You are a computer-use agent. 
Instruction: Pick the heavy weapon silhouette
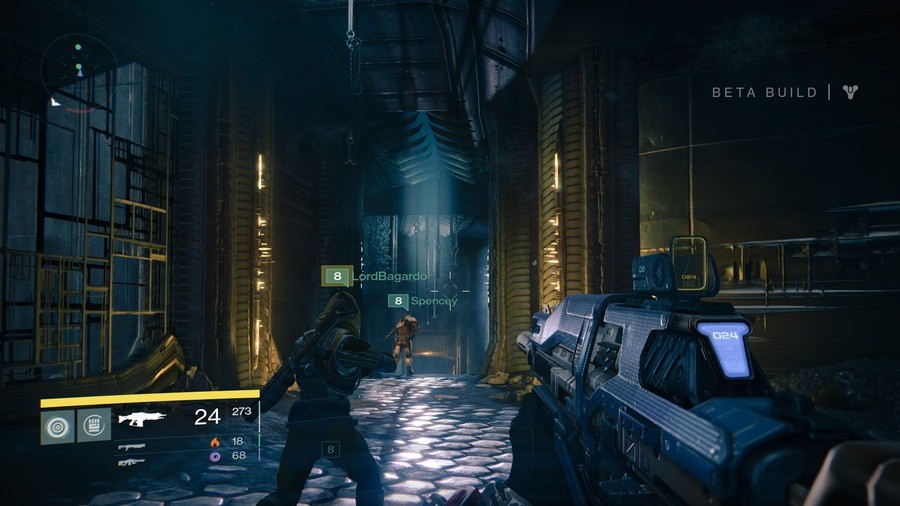[x=131, y=462]
